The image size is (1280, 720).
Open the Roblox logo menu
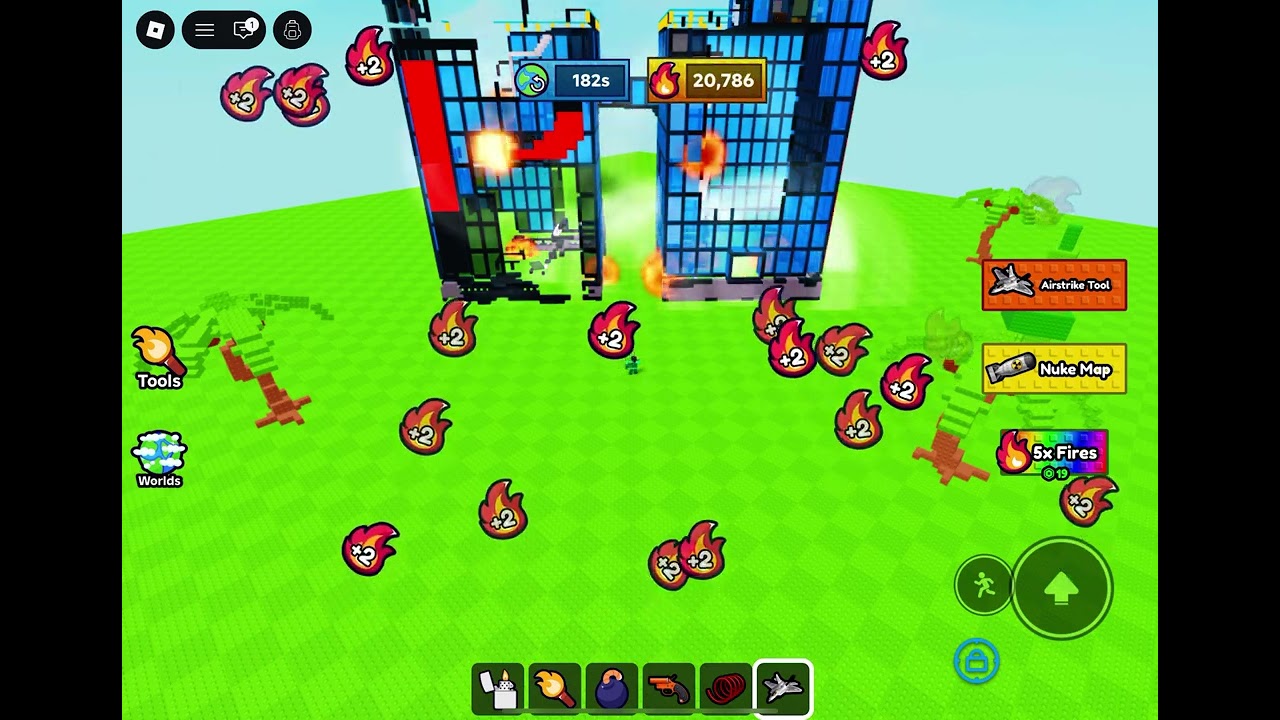pos(155,30)
